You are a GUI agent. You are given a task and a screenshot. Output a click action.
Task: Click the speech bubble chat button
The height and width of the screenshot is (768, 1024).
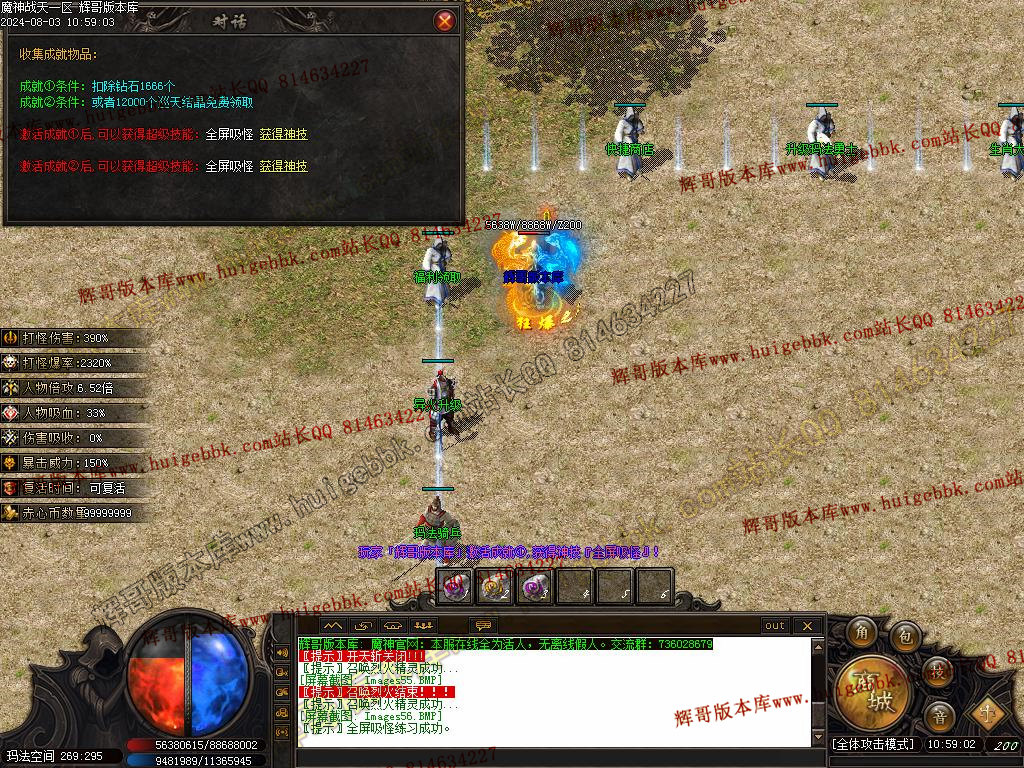tap(483, 626)
